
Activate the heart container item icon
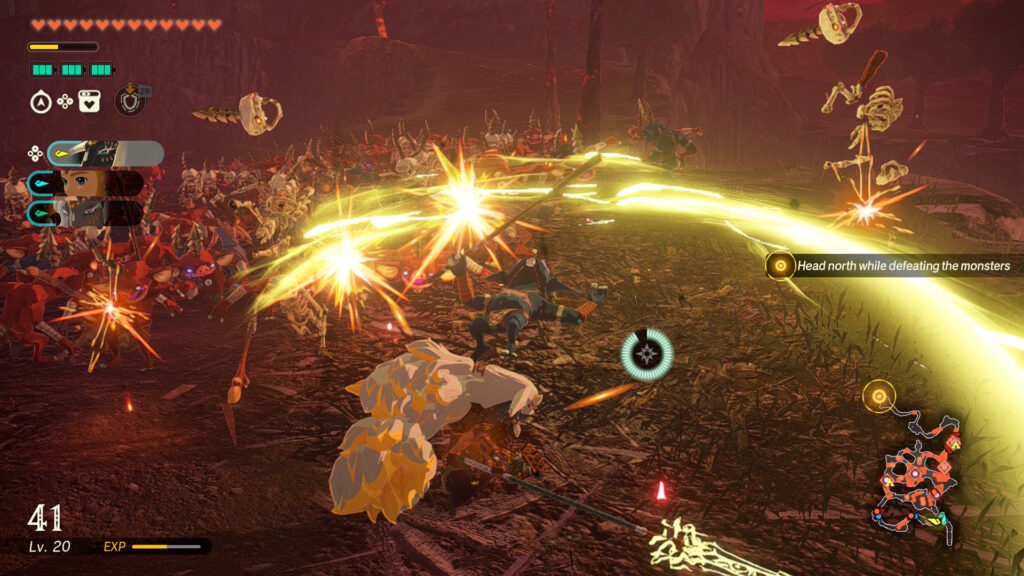tap(90, 101)
